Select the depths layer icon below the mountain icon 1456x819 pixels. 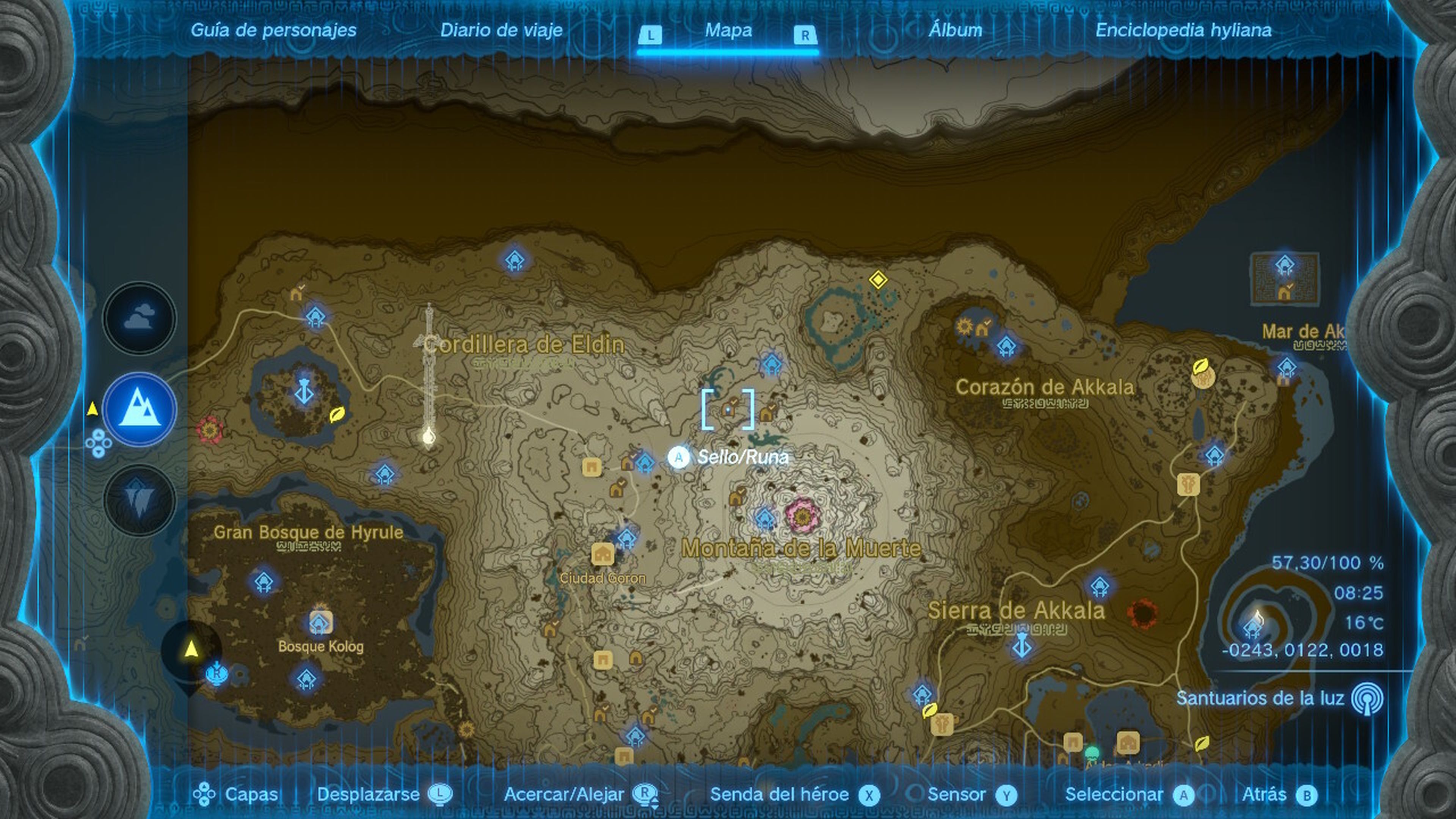pos(138,497)
